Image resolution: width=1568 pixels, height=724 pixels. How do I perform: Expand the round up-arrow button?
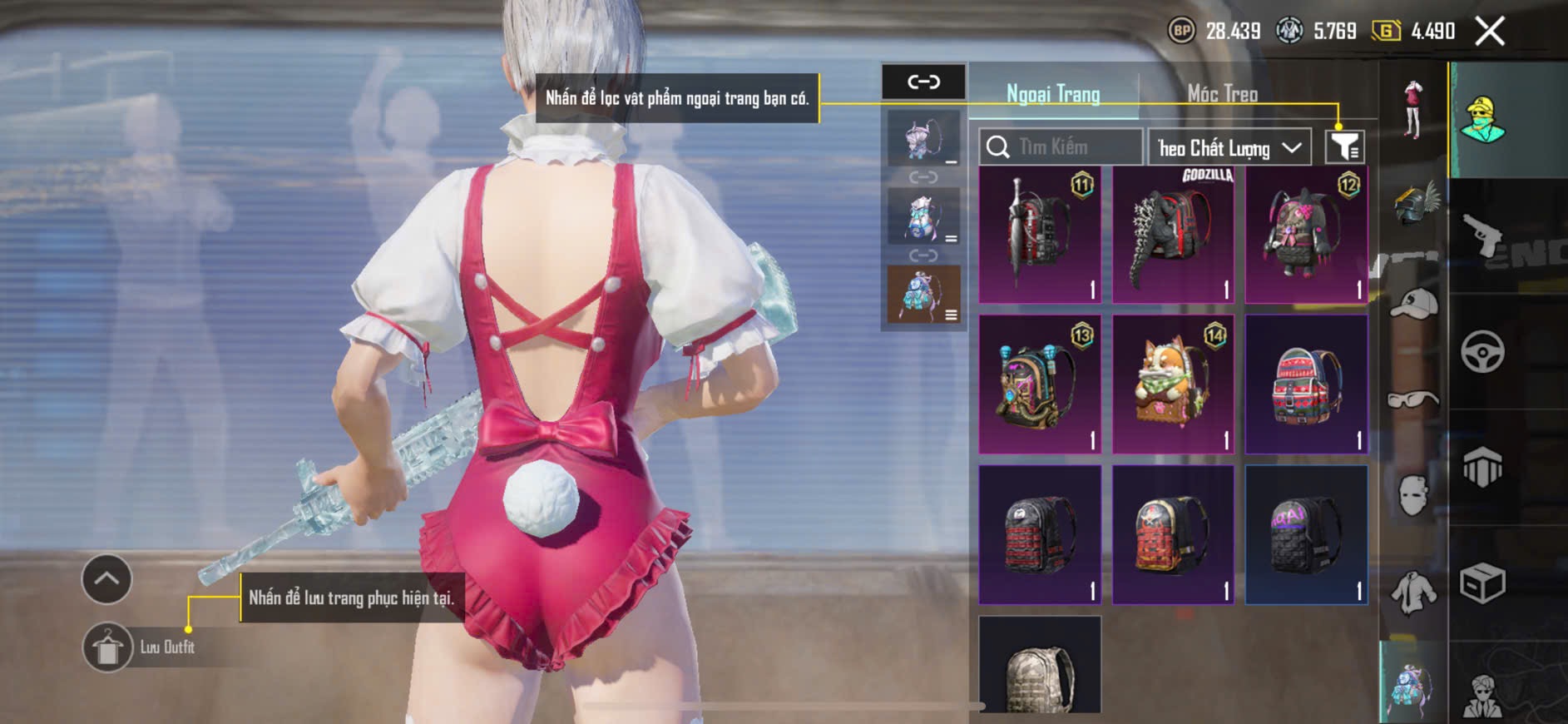point(106,579)
